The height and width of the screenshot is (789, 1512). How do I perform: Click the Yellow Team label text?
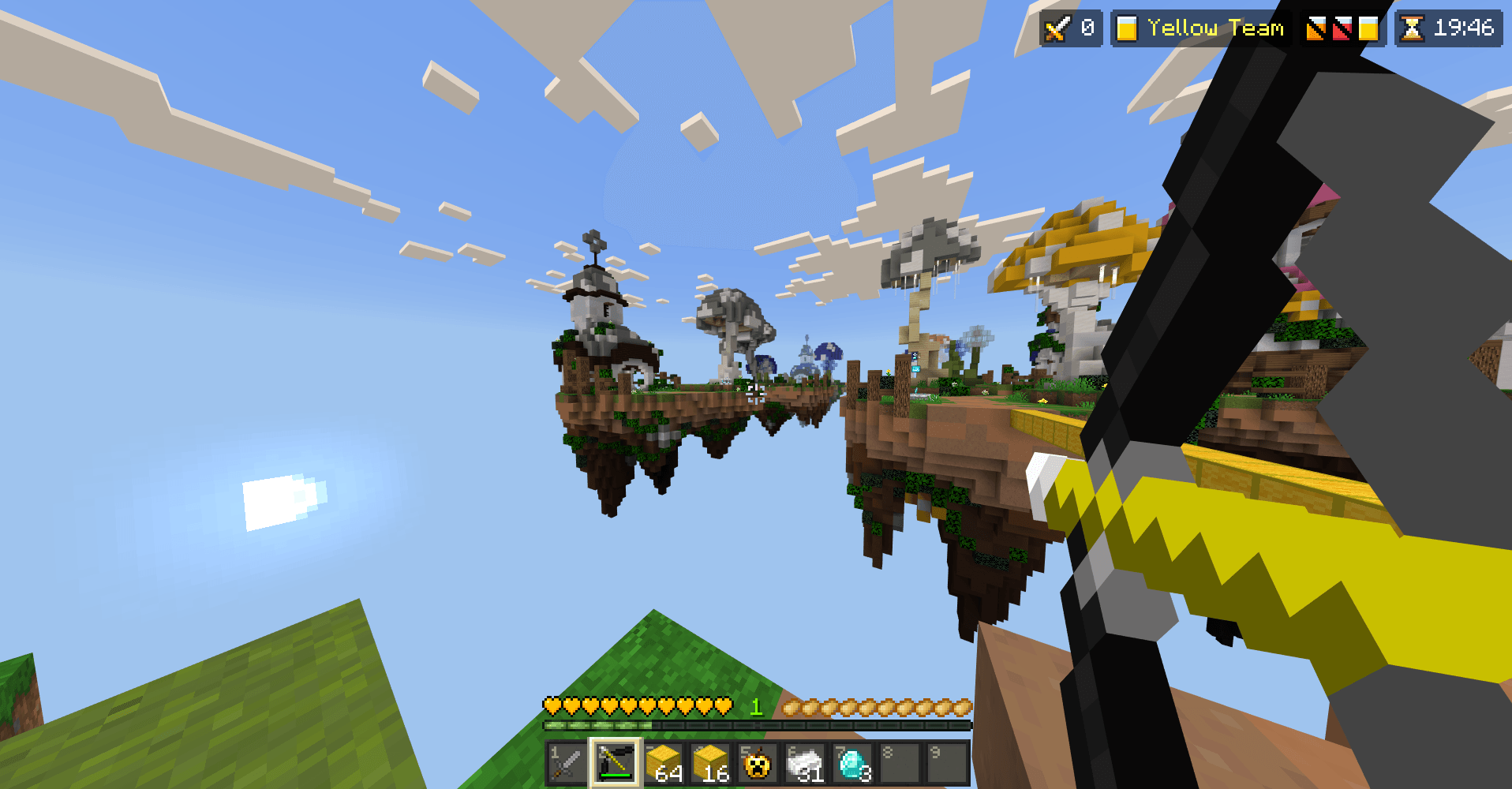1215,28
